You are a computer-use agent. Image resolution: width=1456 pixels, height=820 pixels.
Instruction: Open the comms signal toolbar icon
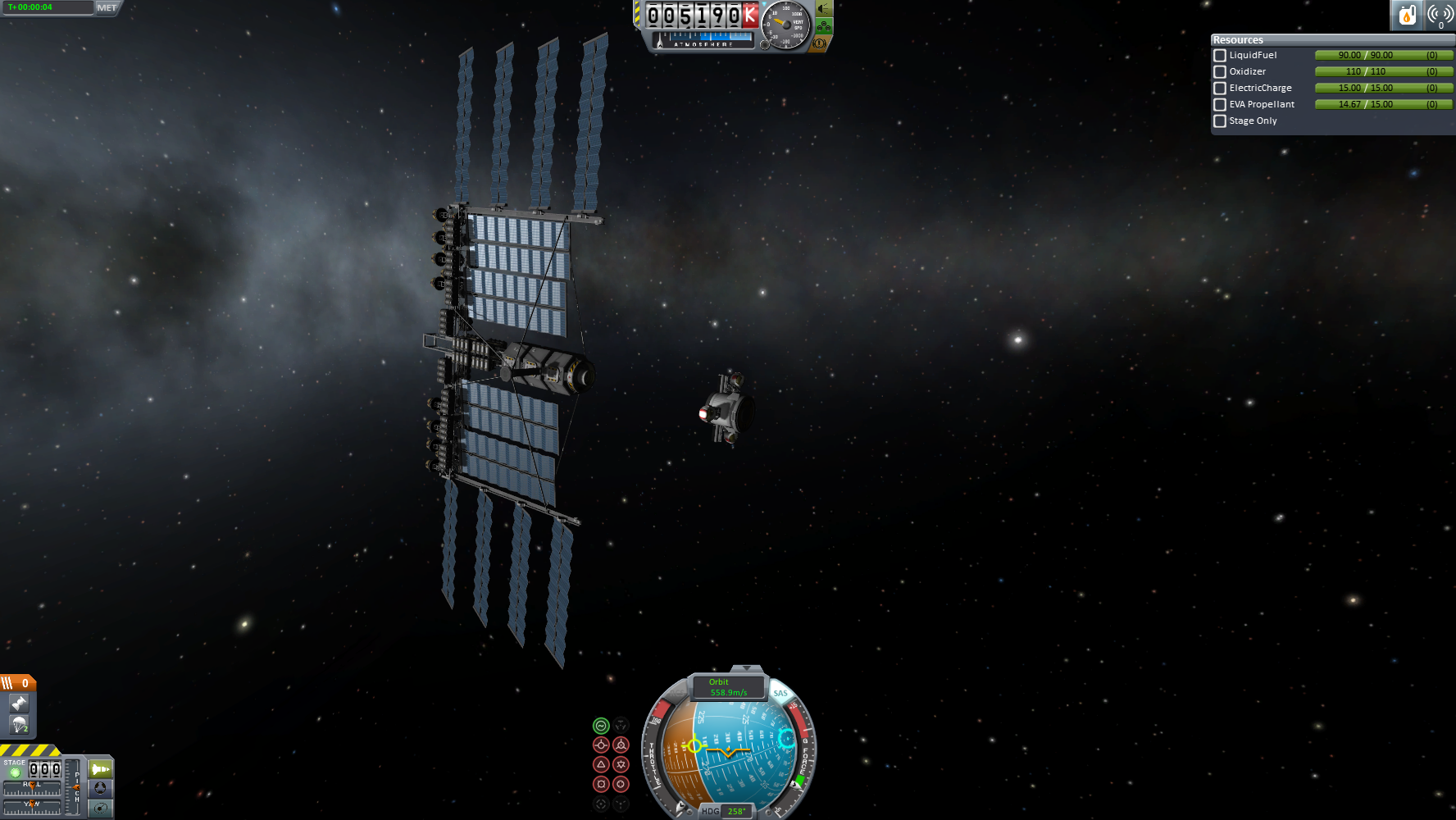(1440, 15)
